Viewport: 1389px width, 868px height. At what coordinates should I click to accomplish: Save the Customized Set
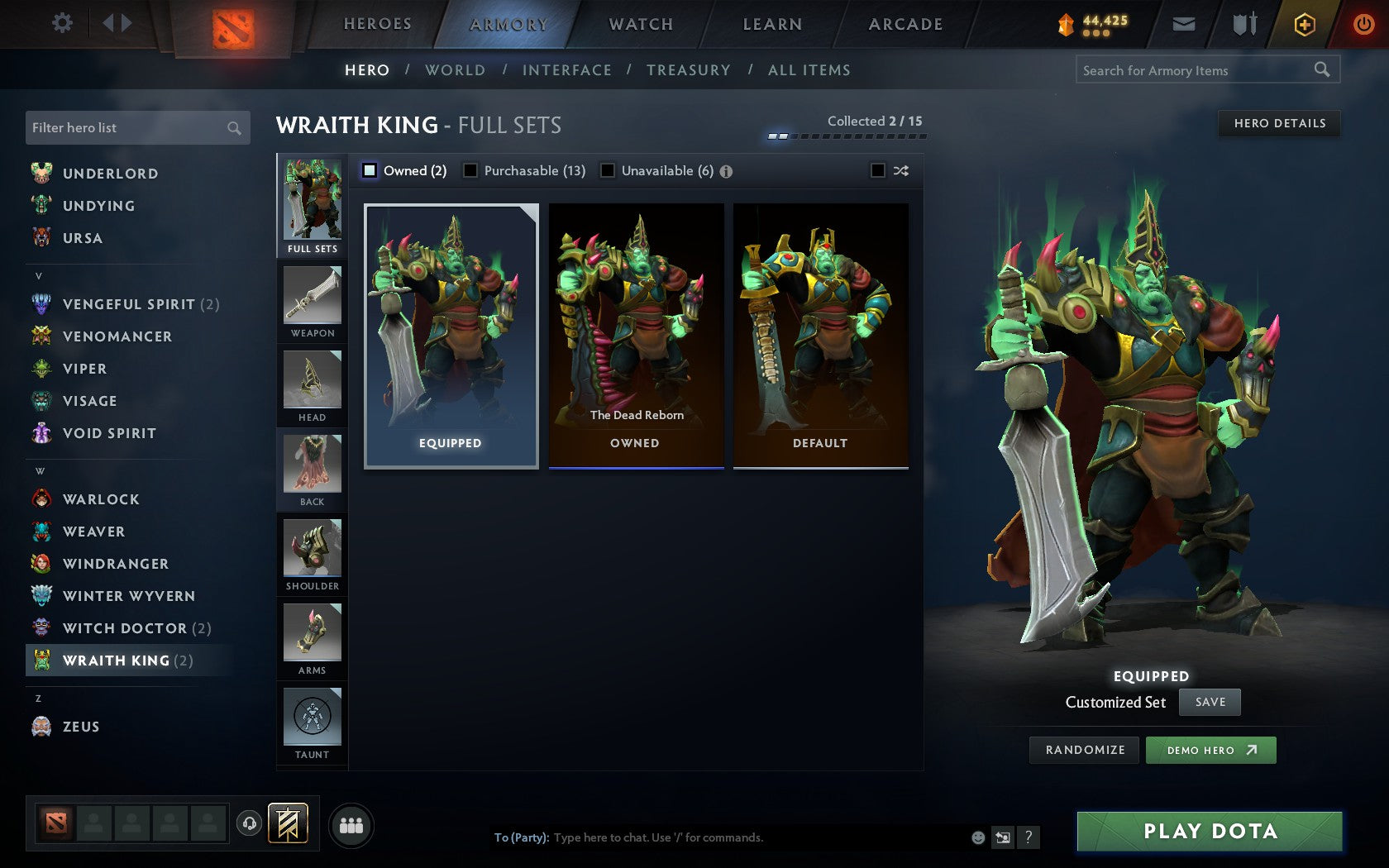(1210, 702)
